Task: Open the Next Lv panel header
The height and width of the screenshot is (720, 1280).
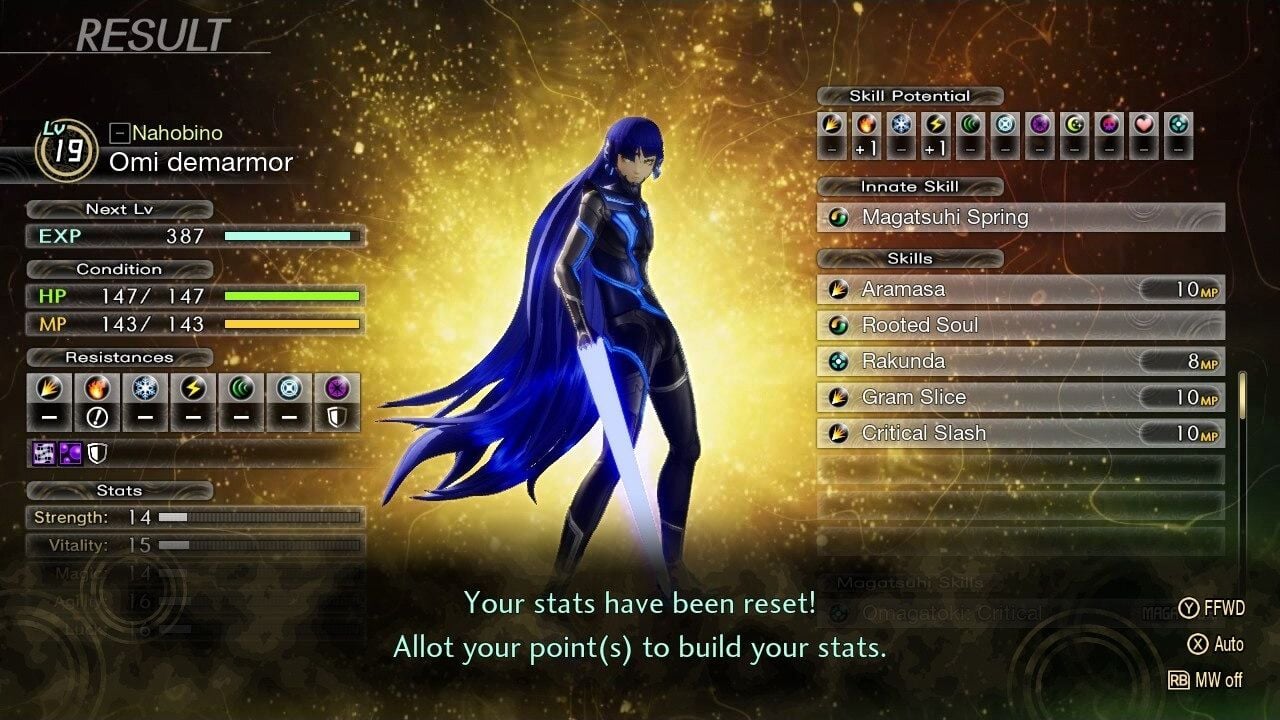Action: click(x=118, y=209)
